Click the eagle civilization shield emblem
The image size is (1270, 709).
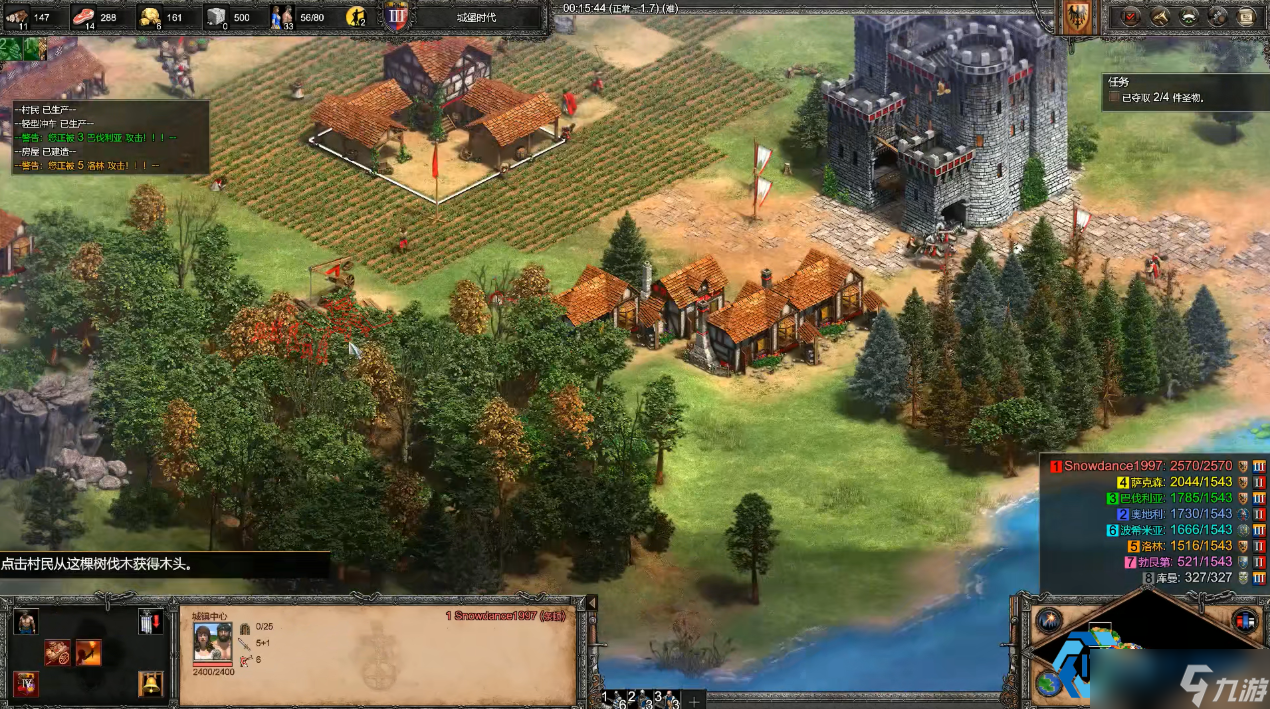click(1077, 18)
